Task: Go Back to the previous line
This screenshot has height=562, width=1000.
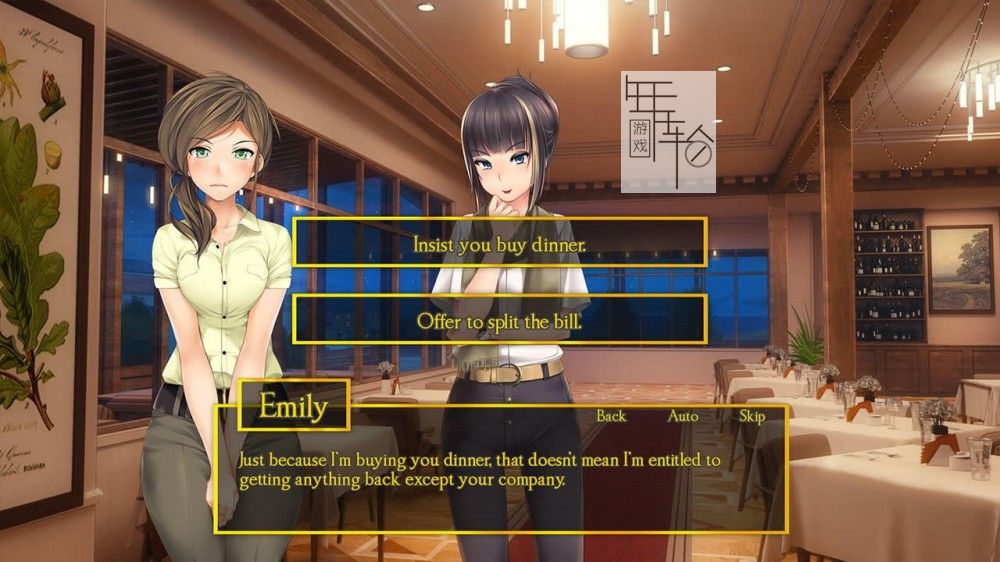Action: pyautogui.click(x=611, y=416)
